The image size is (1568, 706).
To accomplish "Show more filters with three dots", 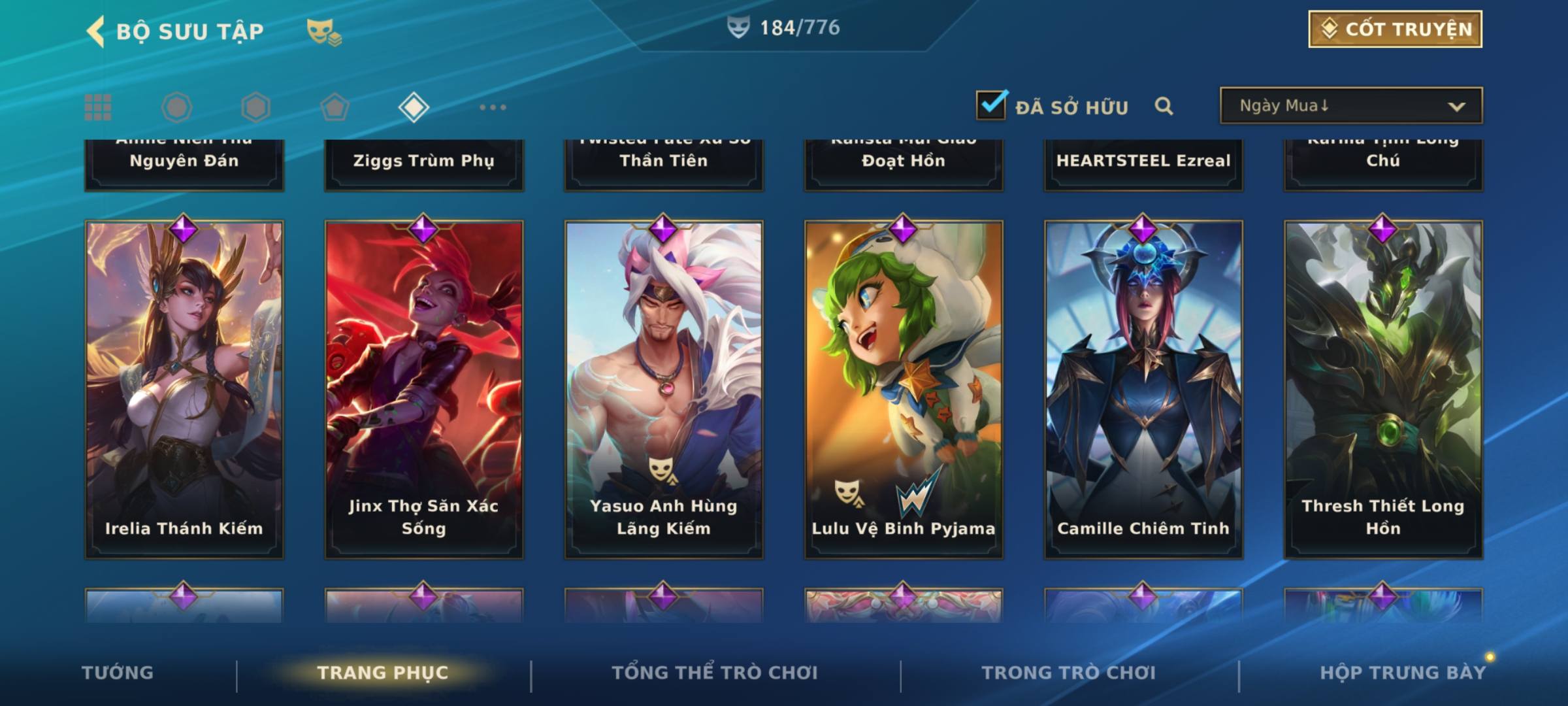I will click(493, 107).
